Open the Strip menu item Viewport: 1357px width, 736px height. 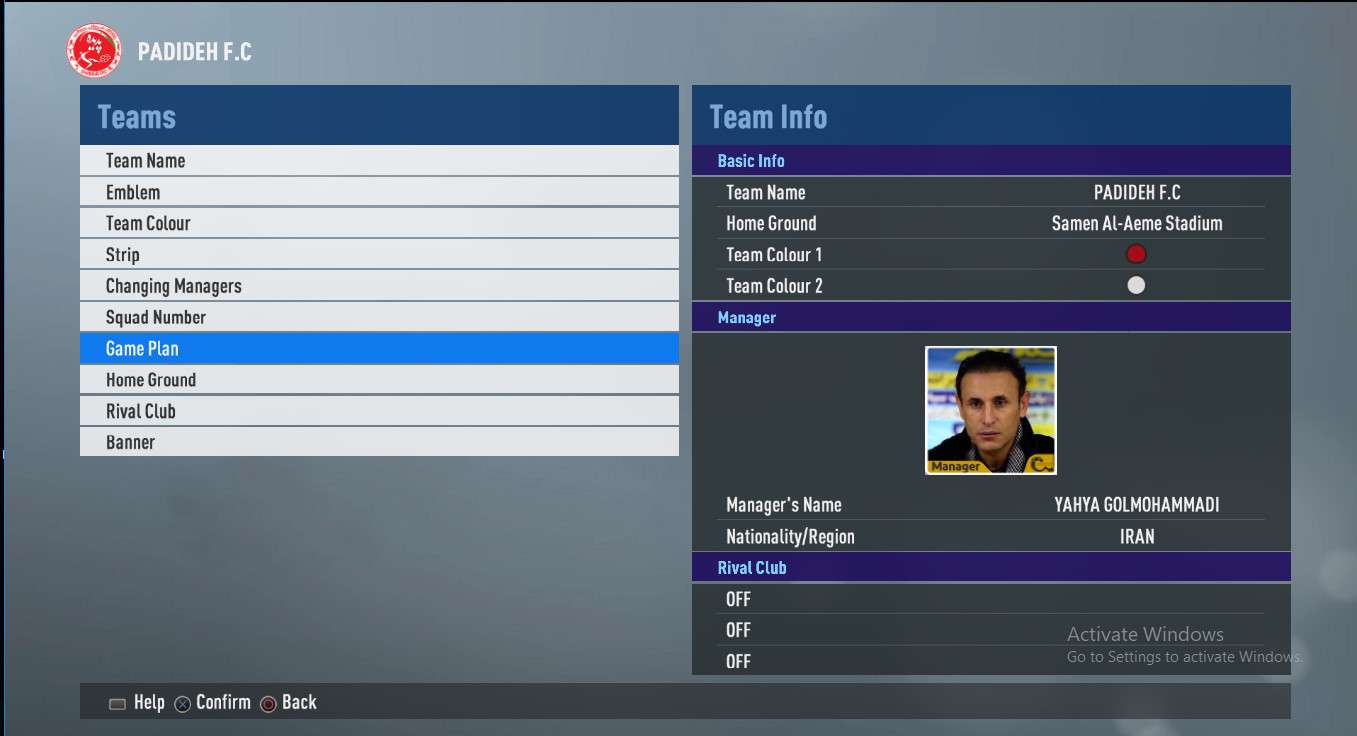pyautogui.click(x=378, y=254)
